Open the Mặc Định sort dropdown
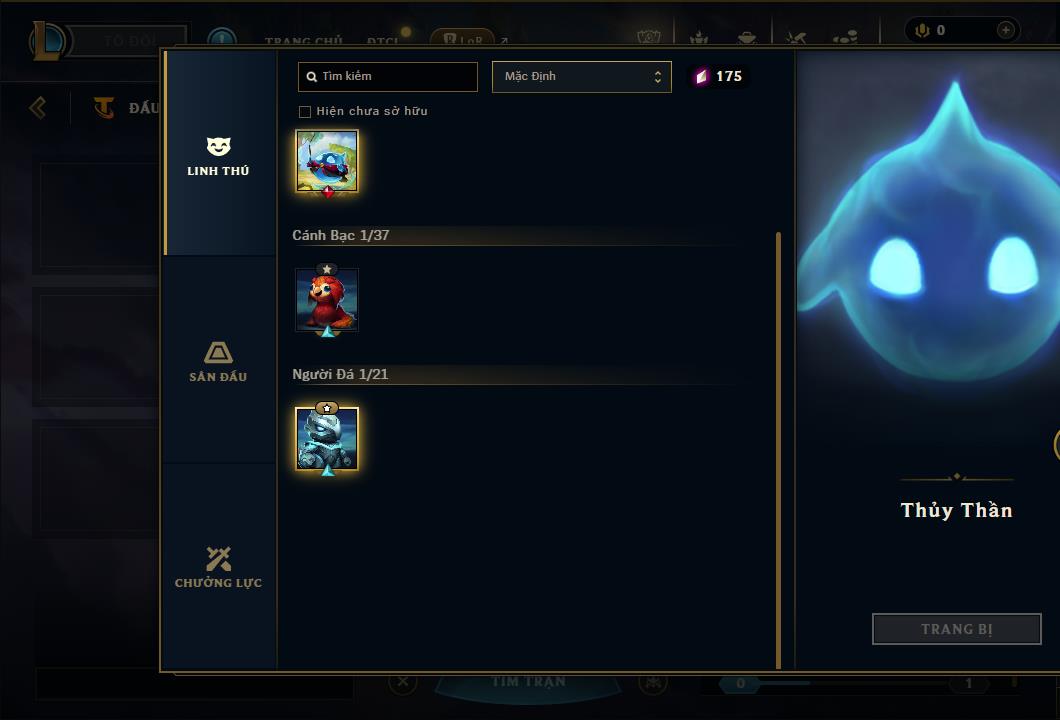 click(581, 77)
